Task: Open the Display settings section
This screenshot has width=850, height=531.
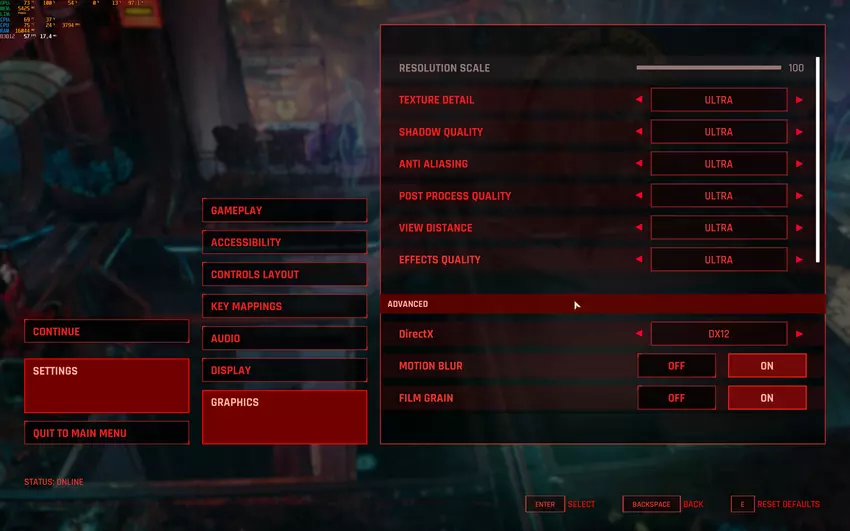Action: click(x=284, y=370)
